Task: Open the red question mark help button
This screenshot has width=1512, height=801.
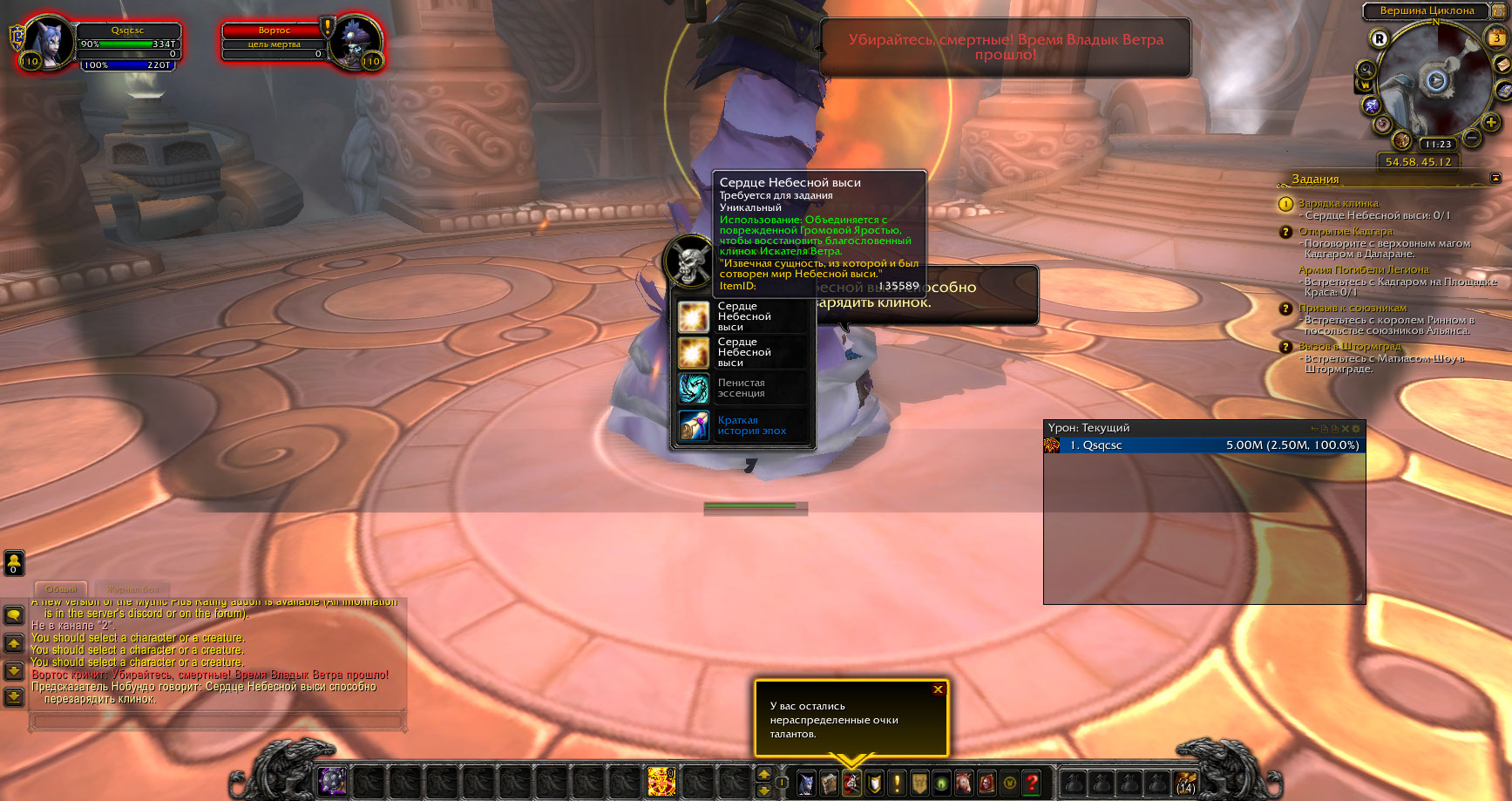Action: [x=1032, y=783]
